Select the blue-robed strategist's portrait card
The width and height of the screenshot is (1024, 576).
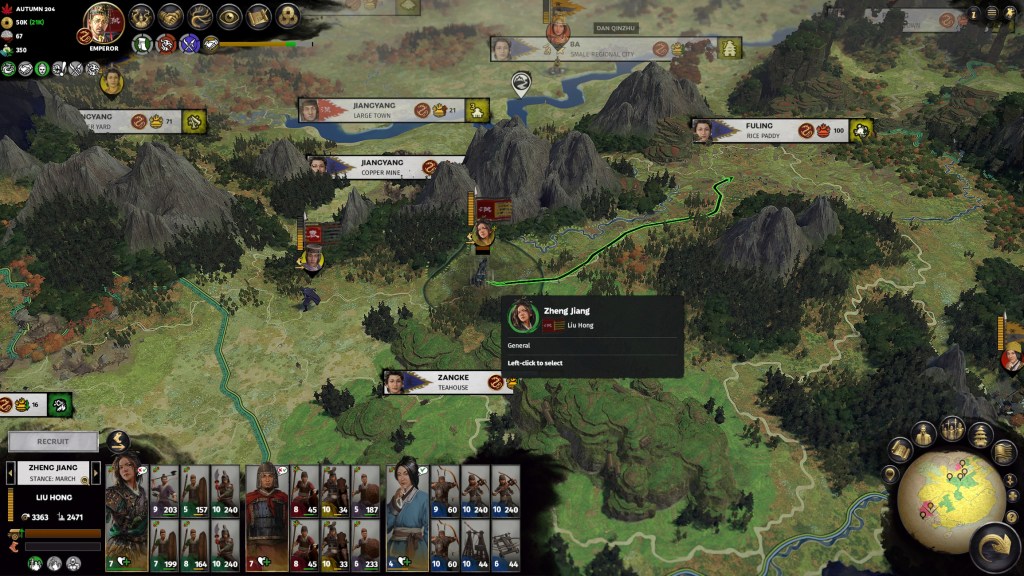point(408,517)
